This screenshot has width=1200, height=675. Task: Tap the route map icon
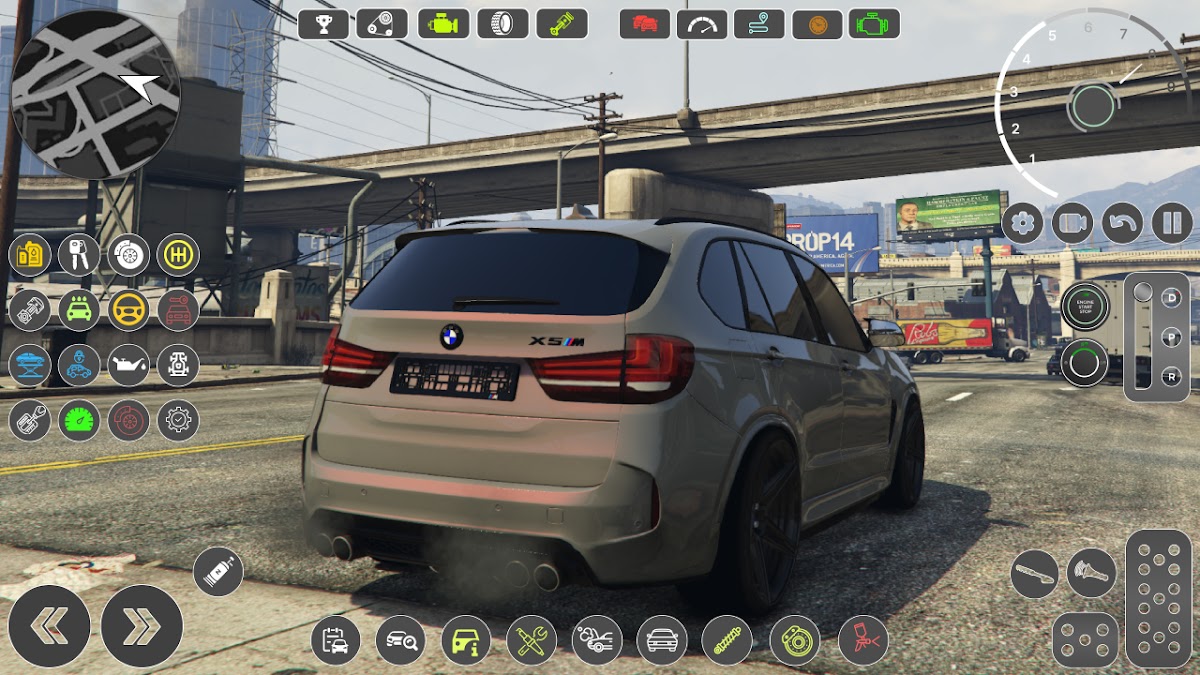pyautogui.click(x=759, y=23)
